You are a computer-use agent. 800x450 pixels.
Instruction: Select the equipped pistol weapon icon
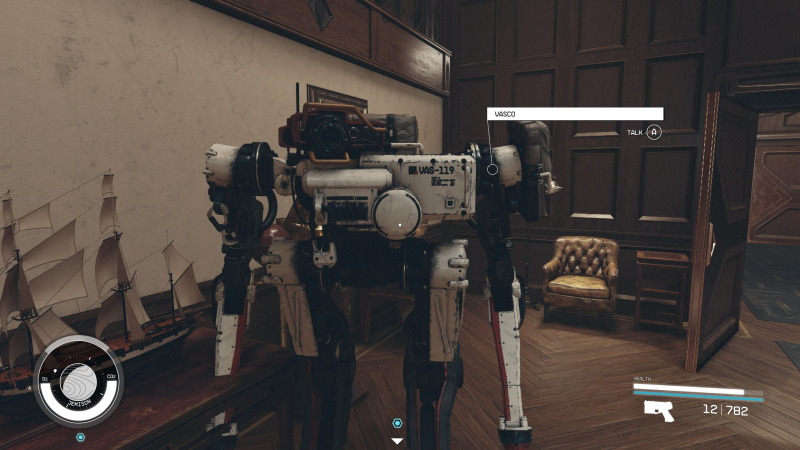tap(659, 410)
